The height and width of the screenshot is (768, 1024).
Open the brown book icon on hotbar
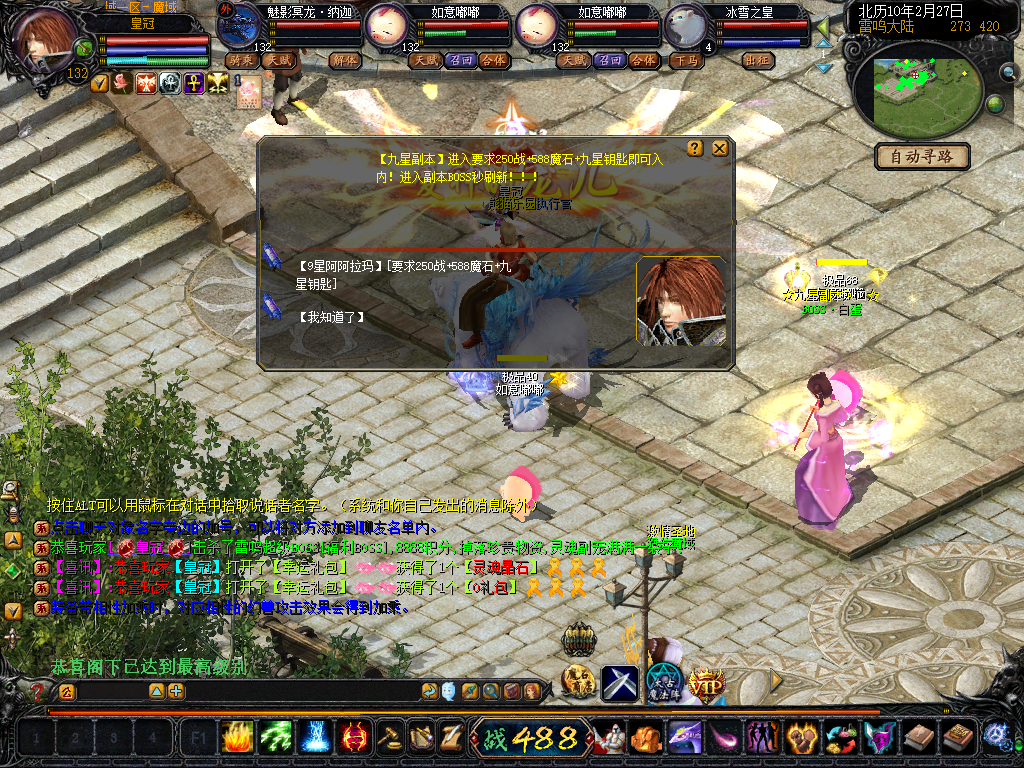(x=918, y=738)
